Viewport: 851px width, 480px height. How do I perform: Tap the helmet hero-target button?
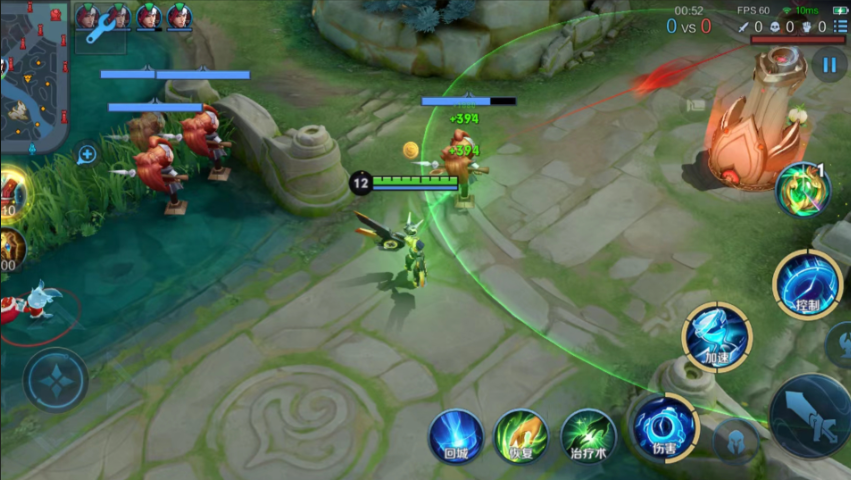736,441
